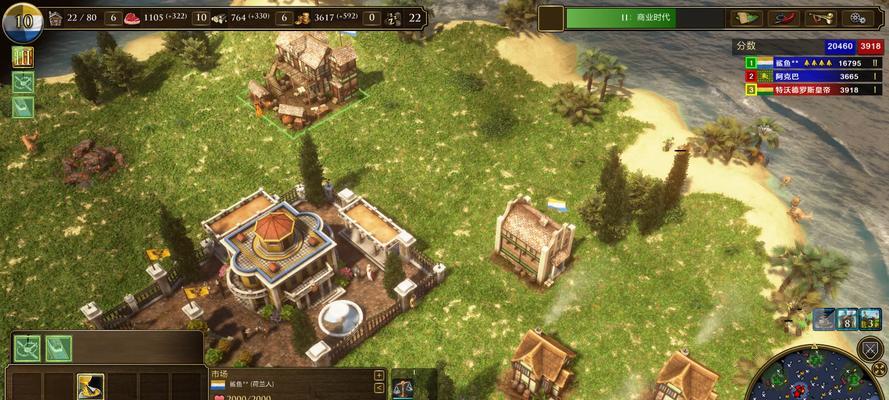Open the gear settings menu

pos(858,17)
